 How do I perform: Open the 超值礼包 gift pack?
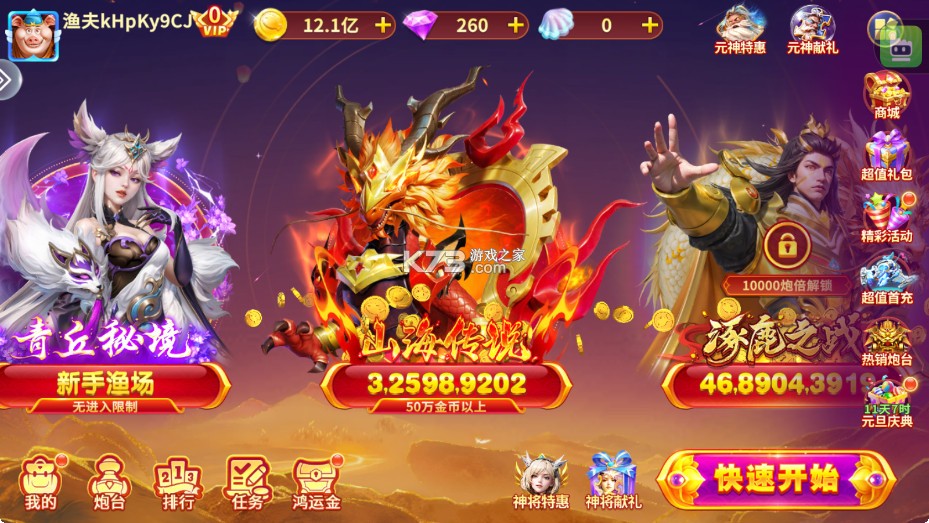[886, 156]
